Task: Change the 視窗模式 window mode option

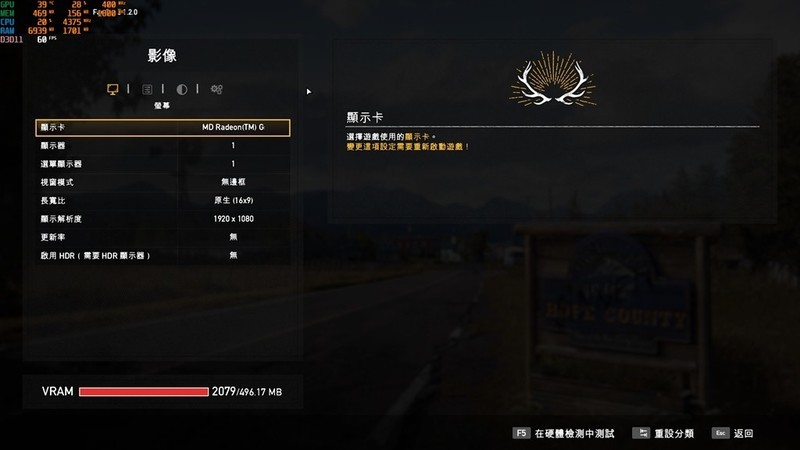Action: click(x=162, y=182)
